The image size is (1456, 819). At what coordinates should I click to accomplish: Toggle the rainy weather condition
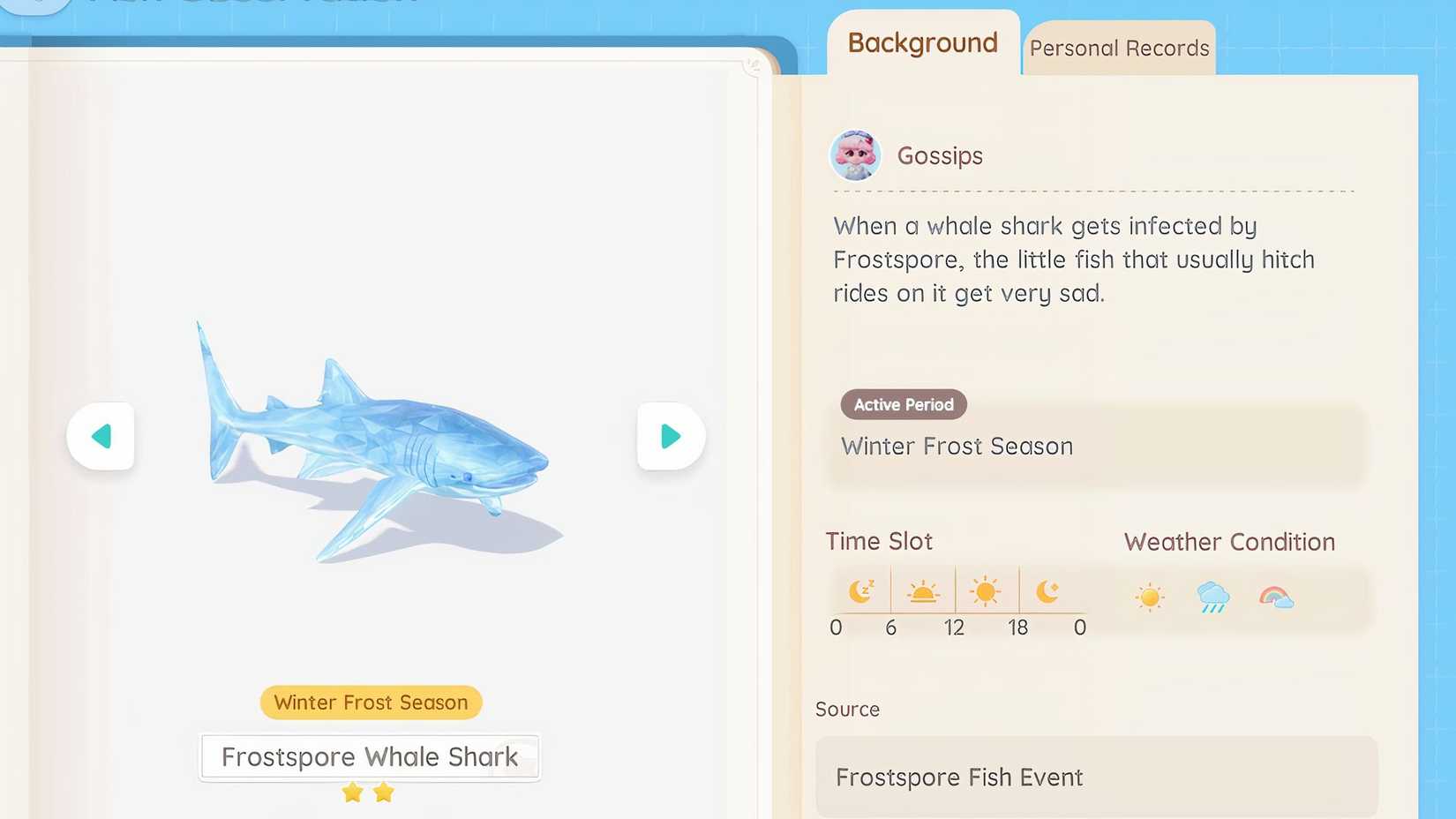(x=1212, y=597)
